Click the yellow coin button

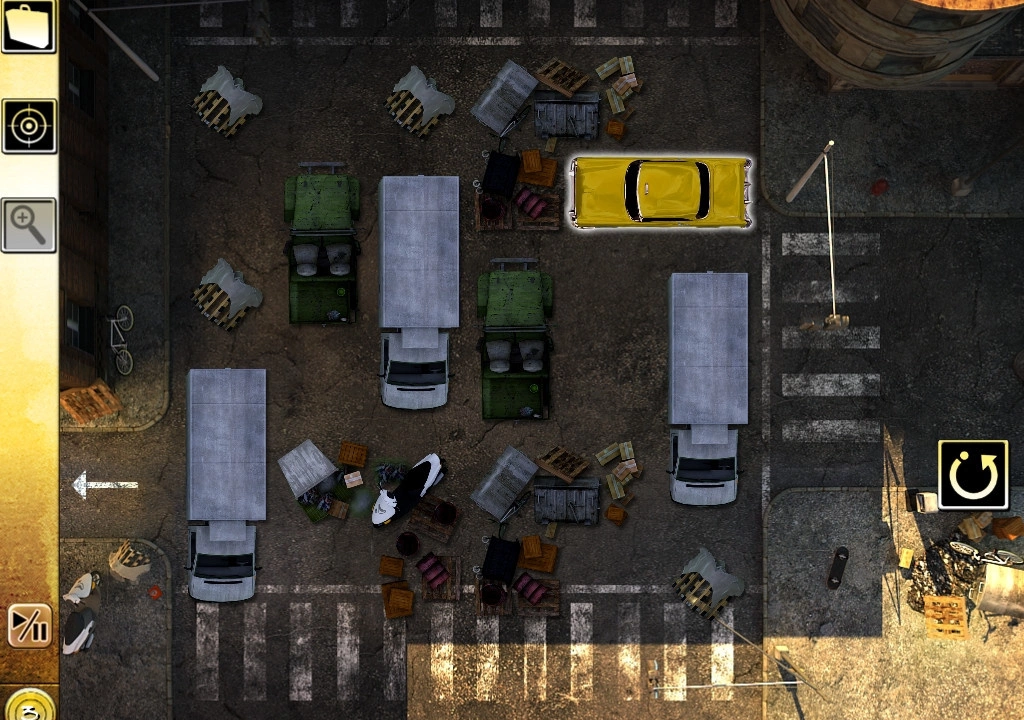[x=29, y=705]
